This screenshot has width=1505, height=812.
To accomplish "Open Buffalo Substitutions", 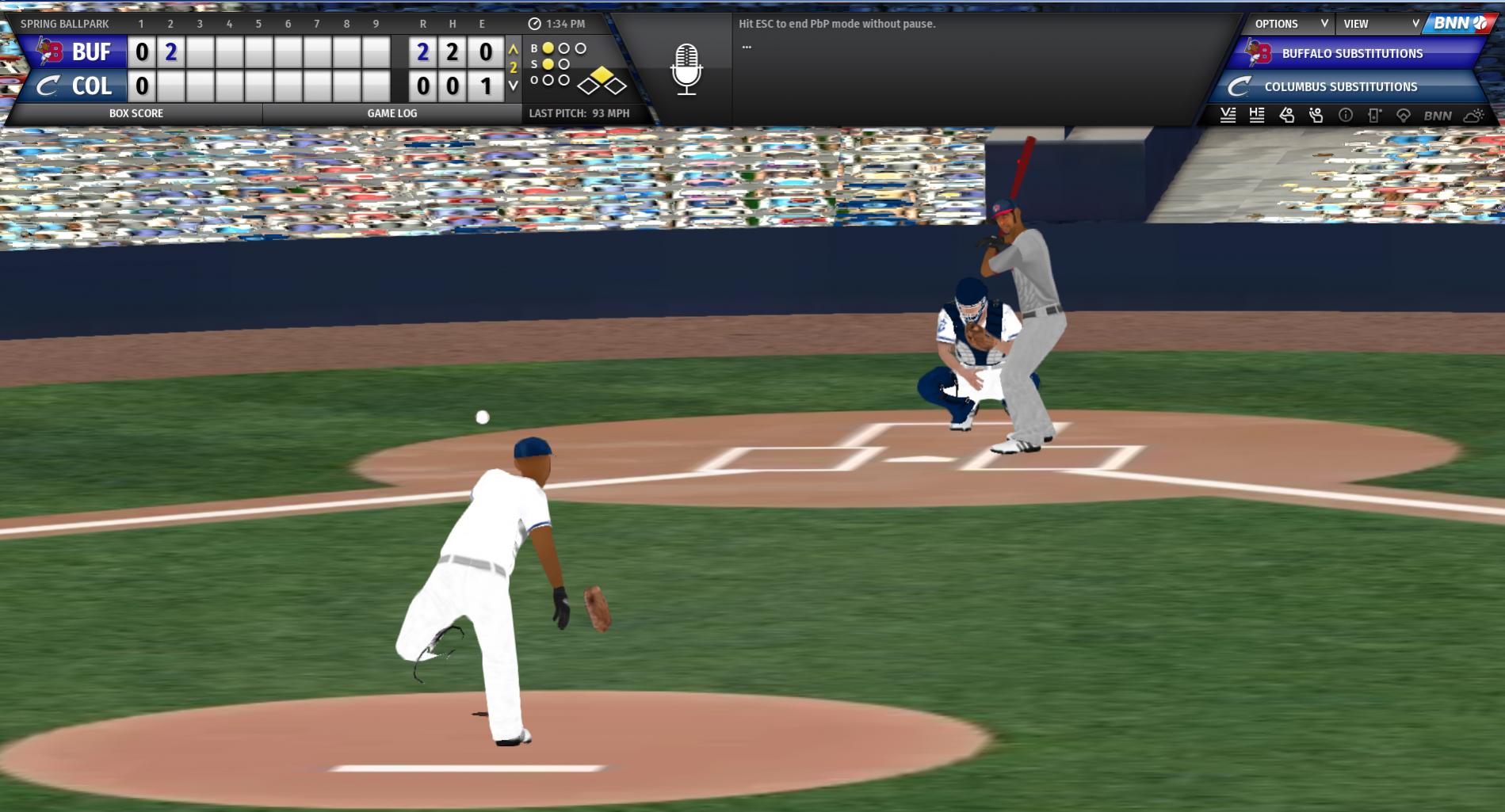I will pyautogui.click(x=1351, y=54).
